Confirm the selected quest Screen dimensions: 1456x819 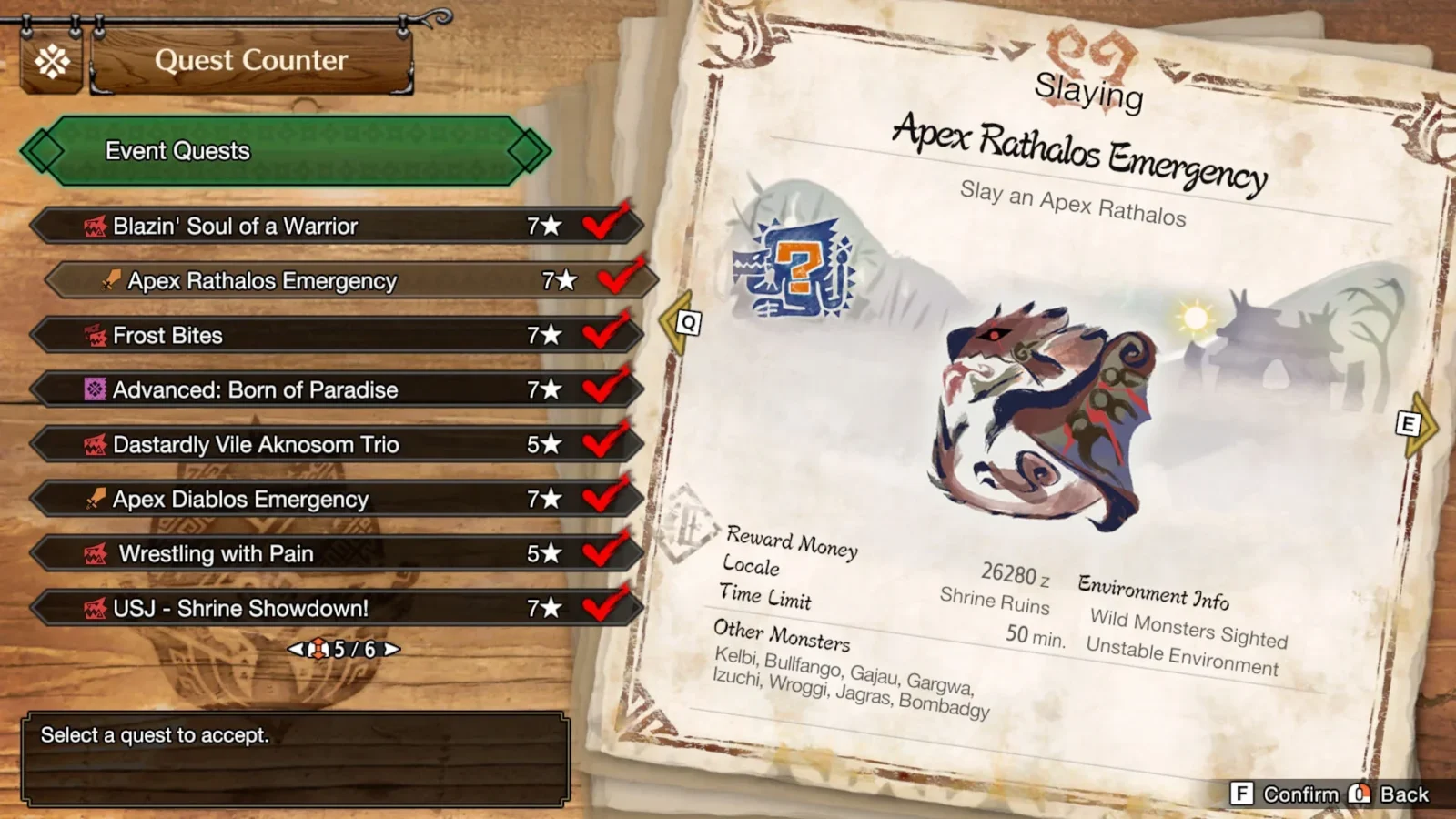point(1285,794)
